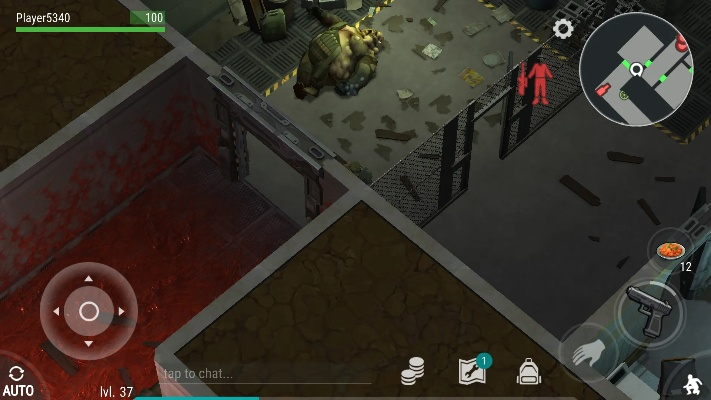
Task: Tap the virtual joystick center
Action: point(89,311)
